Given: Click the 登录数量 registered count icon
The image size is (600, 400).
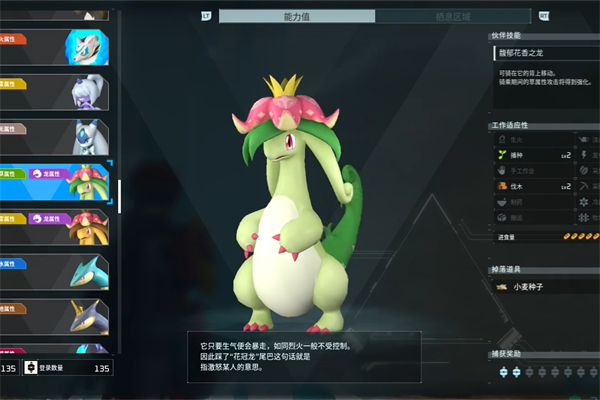Looking at the screenshot, I should click(31, 368).
